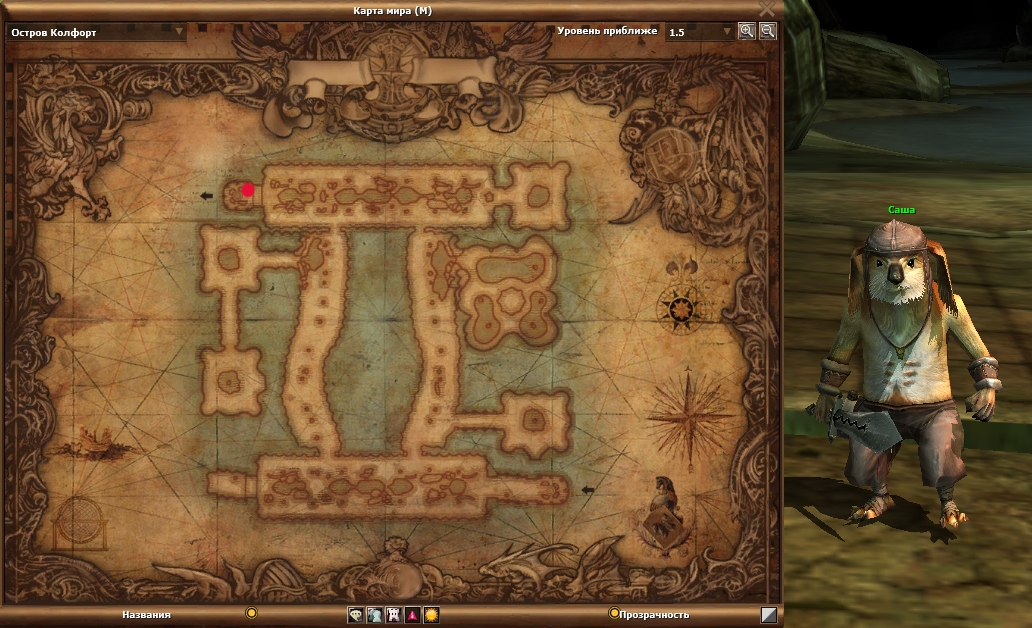
Task: Toggle the pale figure map filter
Action: click(x=374, y=615)
